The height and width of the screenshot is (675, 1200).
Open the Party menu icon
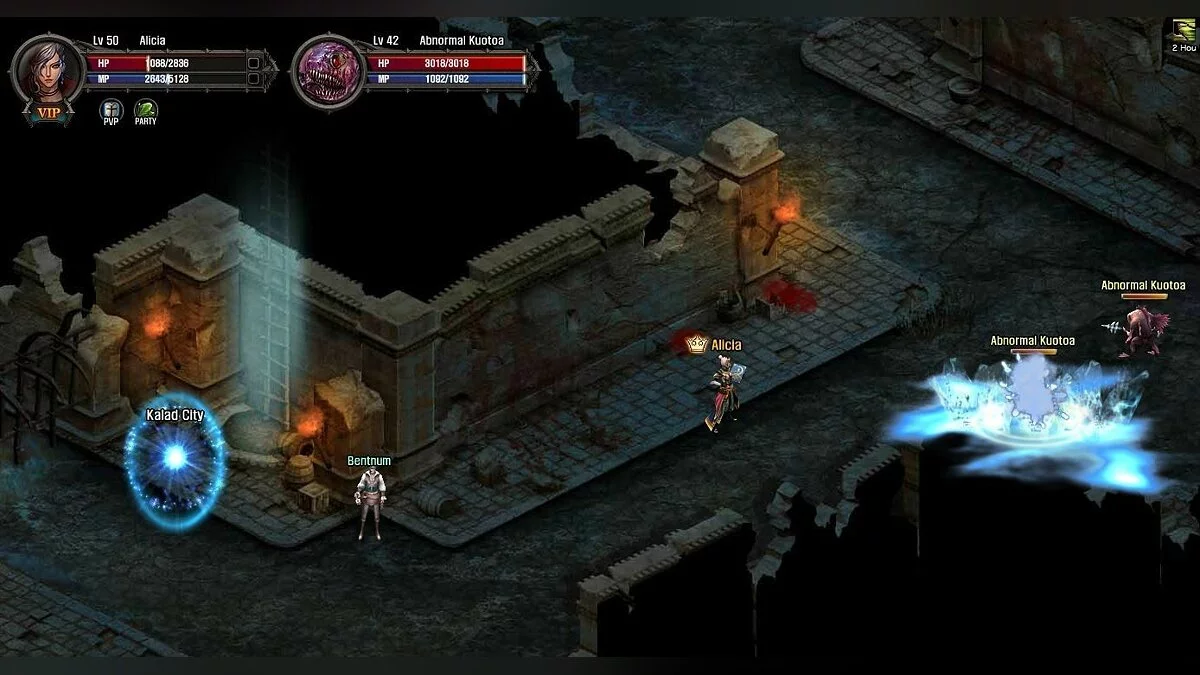(x=146, y=109)
